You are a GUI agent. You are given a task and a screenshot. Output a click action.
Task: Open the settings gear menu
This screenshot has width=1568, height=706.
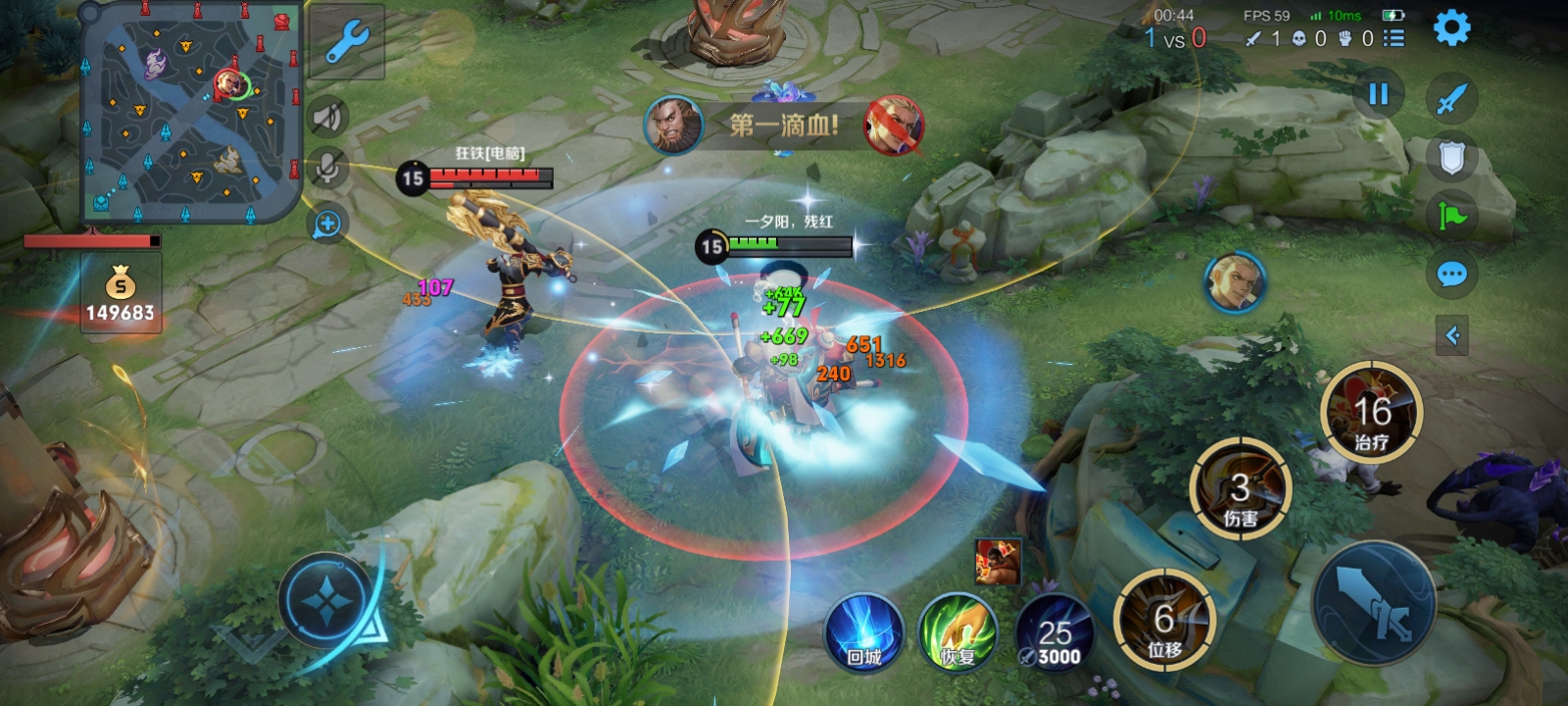click(1451, 28)
